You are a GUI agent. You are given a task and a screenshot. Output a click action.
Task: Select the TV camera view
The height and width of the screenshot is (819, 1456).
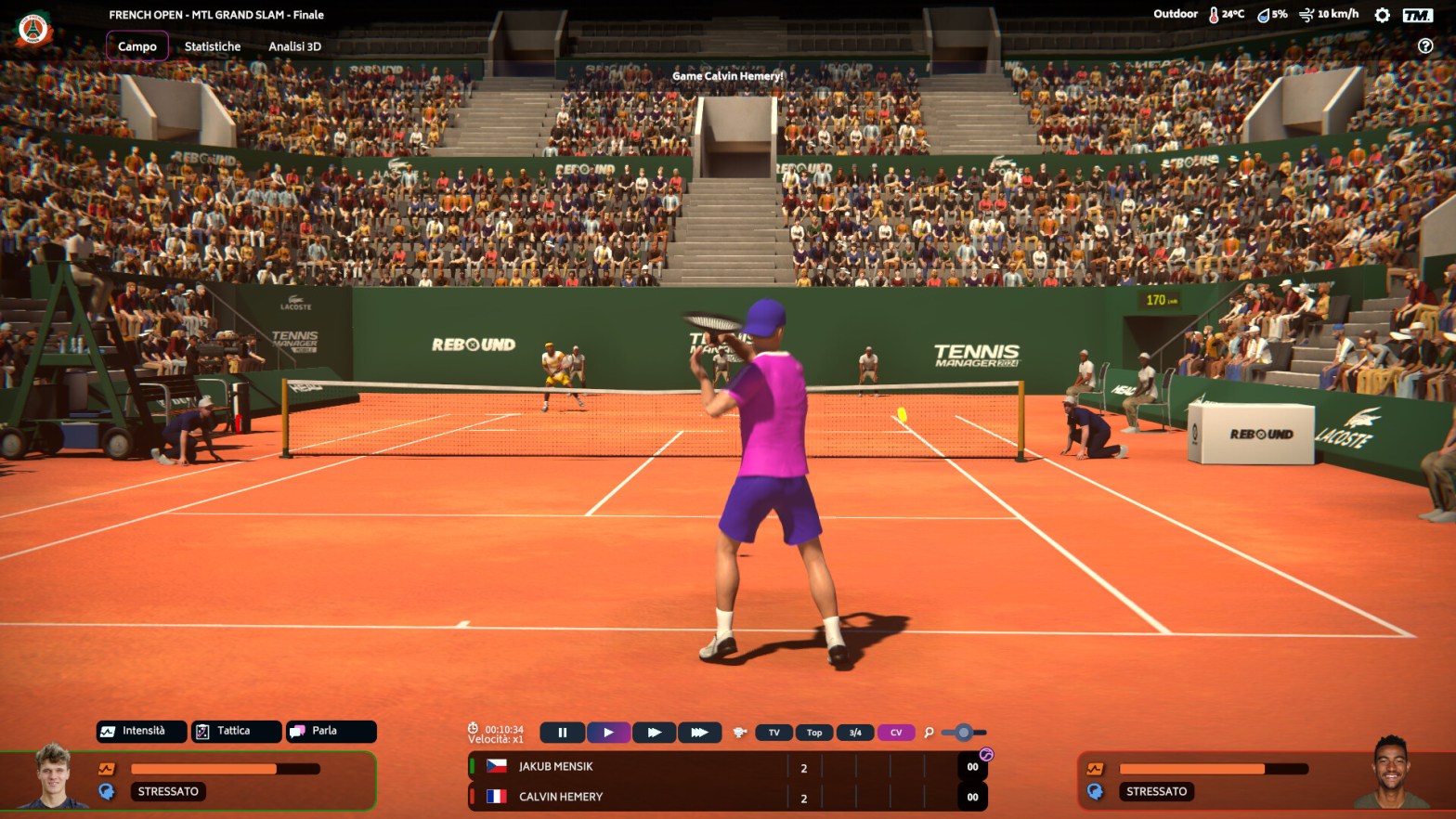click(x=774, y=733)
